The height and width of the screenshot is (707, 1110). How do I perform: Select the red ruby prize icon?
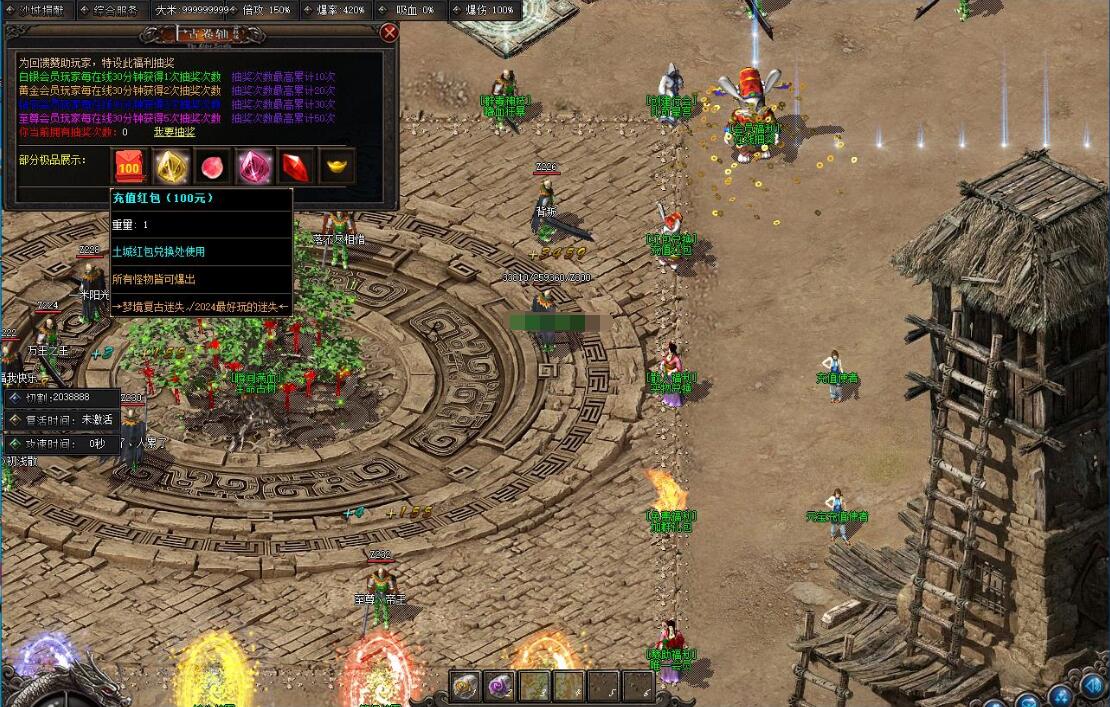point(295,166)
